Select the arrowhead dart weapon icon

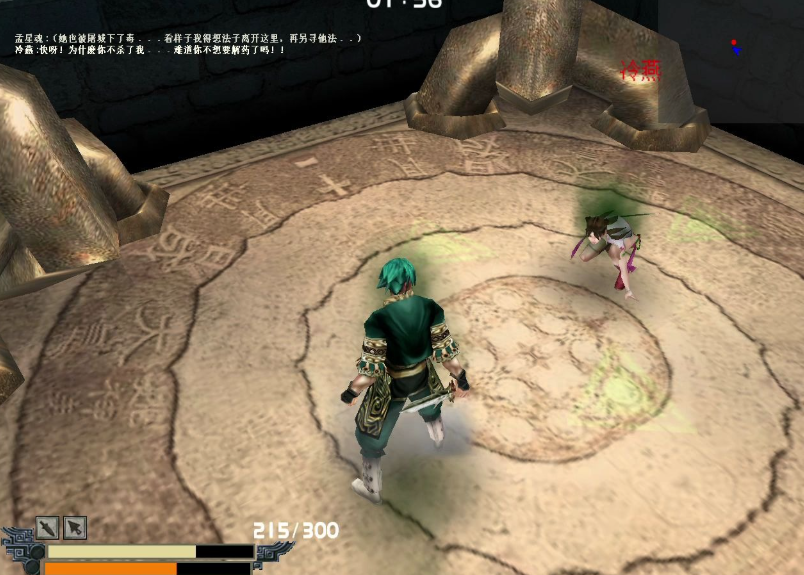click(x=75, y=527)
